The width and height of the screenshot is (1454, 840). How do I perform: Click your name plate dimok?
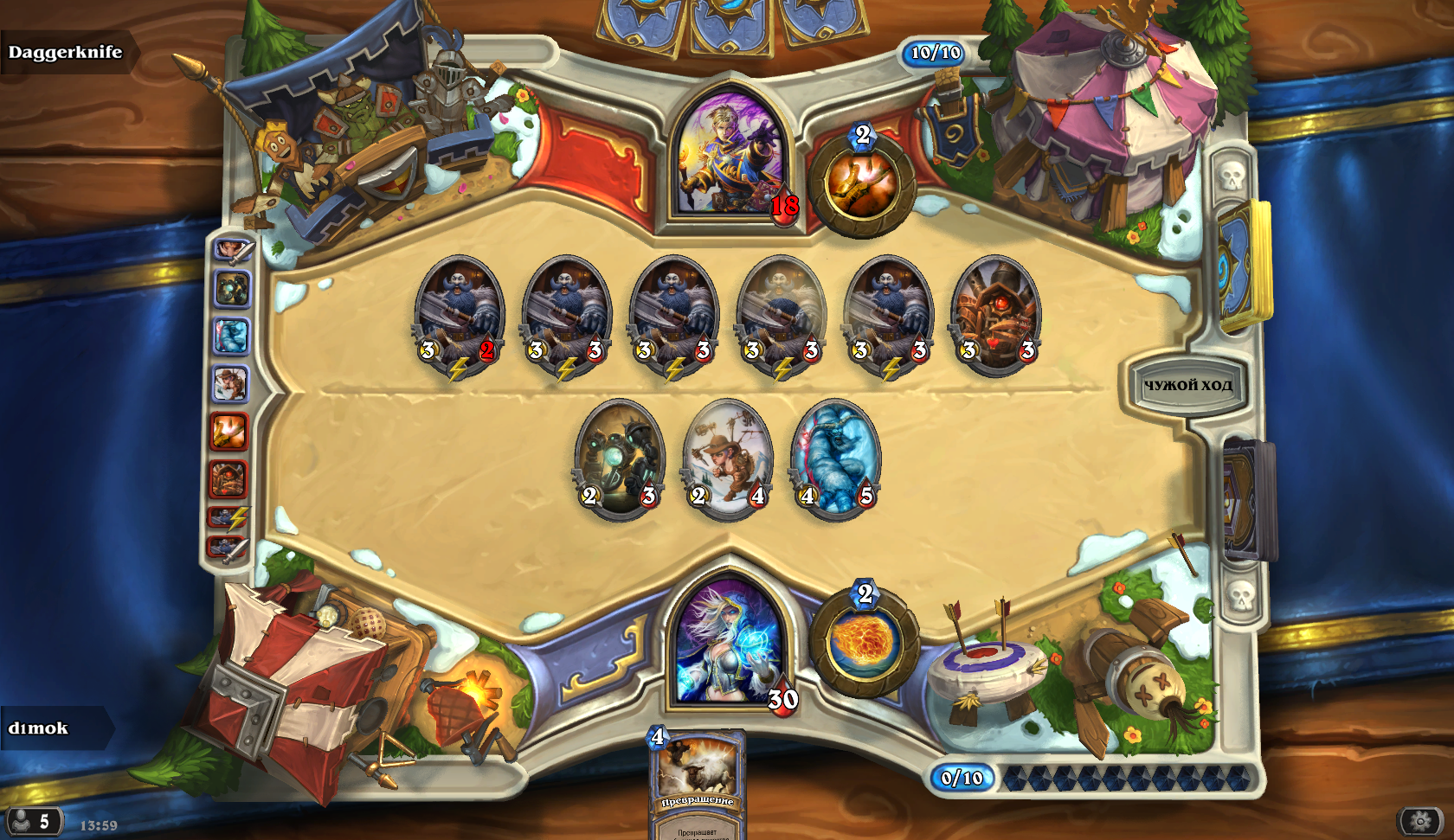point(39,728)
